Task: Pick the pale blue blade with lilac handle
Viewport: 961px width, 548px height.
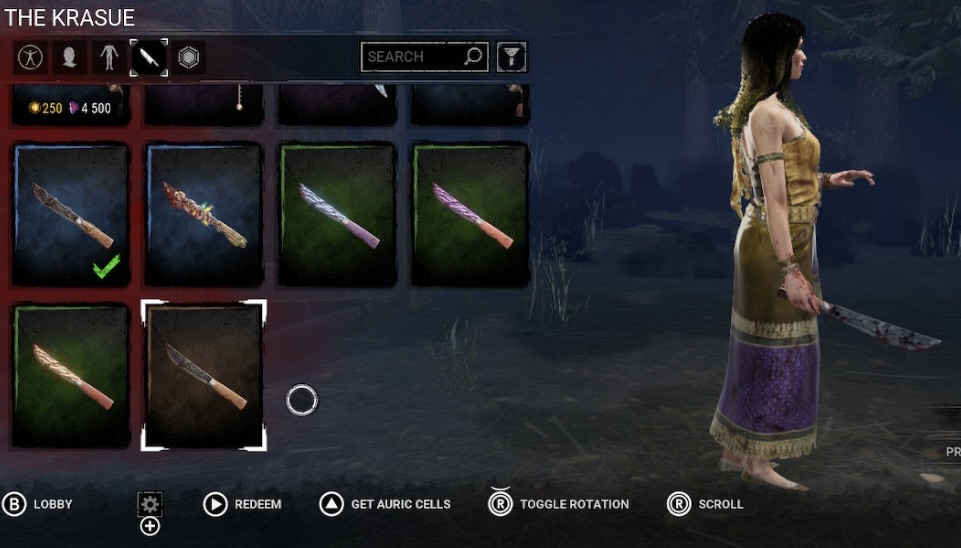Action: 337,214
